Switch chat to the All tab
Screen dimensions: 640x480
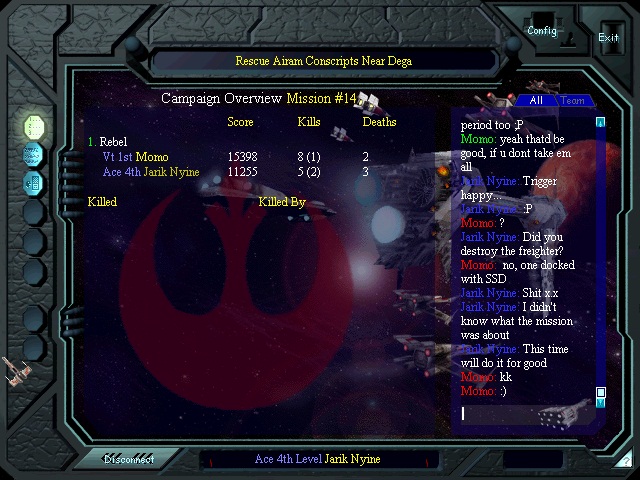tap(536, 101)
